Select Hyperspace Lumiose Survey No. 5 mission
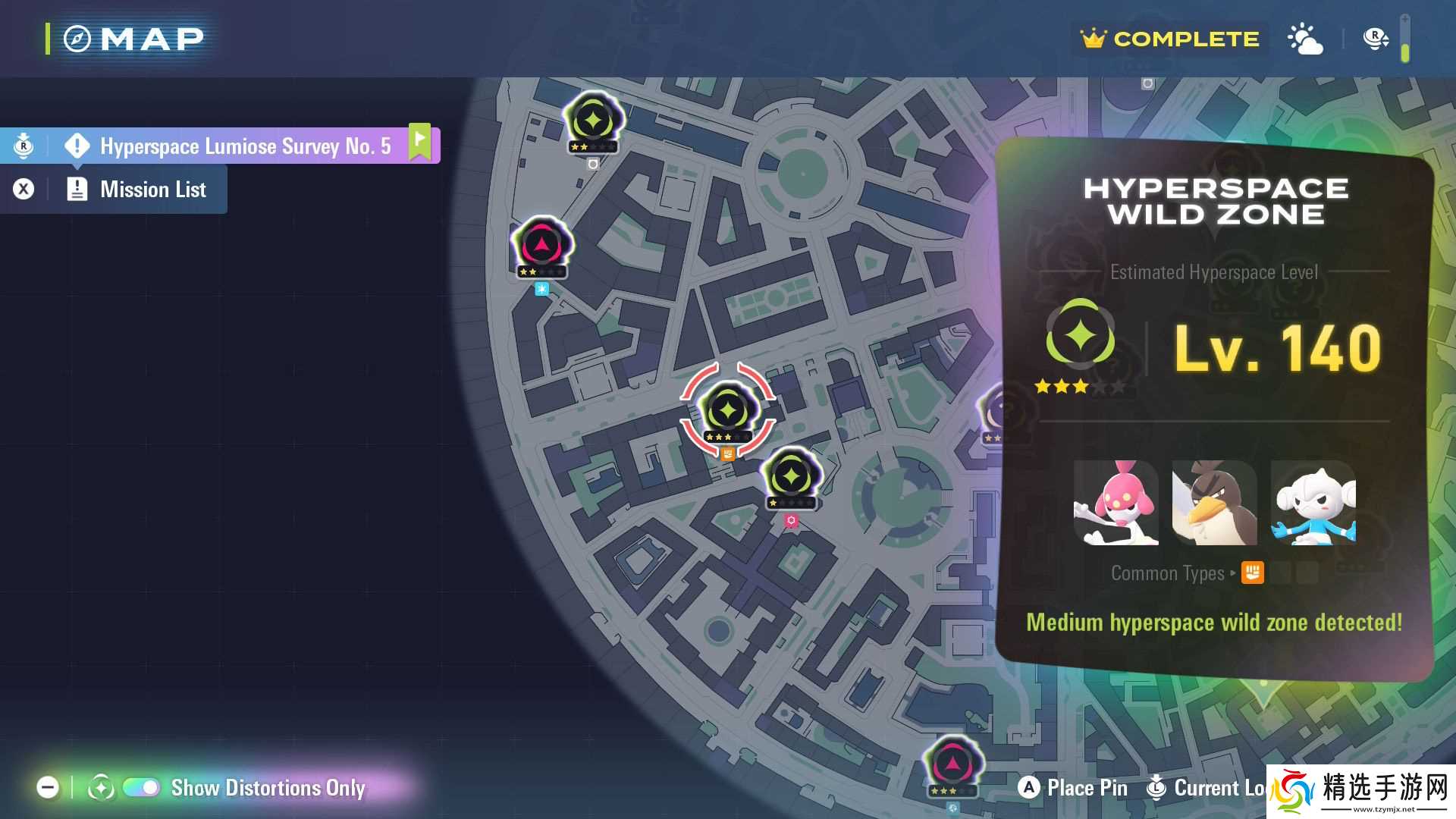 pyautogui.click(x=244, y=146)
